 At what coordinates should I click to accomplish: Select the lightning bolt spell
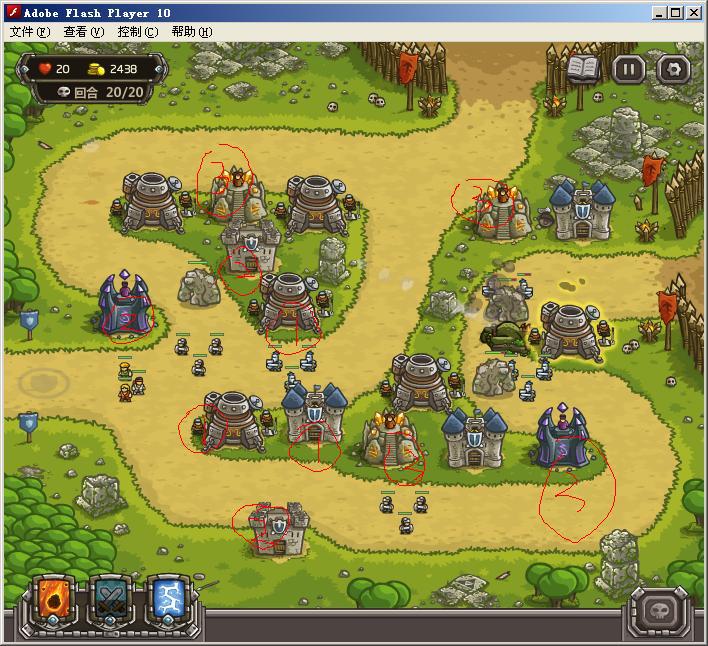coord(166,602)
